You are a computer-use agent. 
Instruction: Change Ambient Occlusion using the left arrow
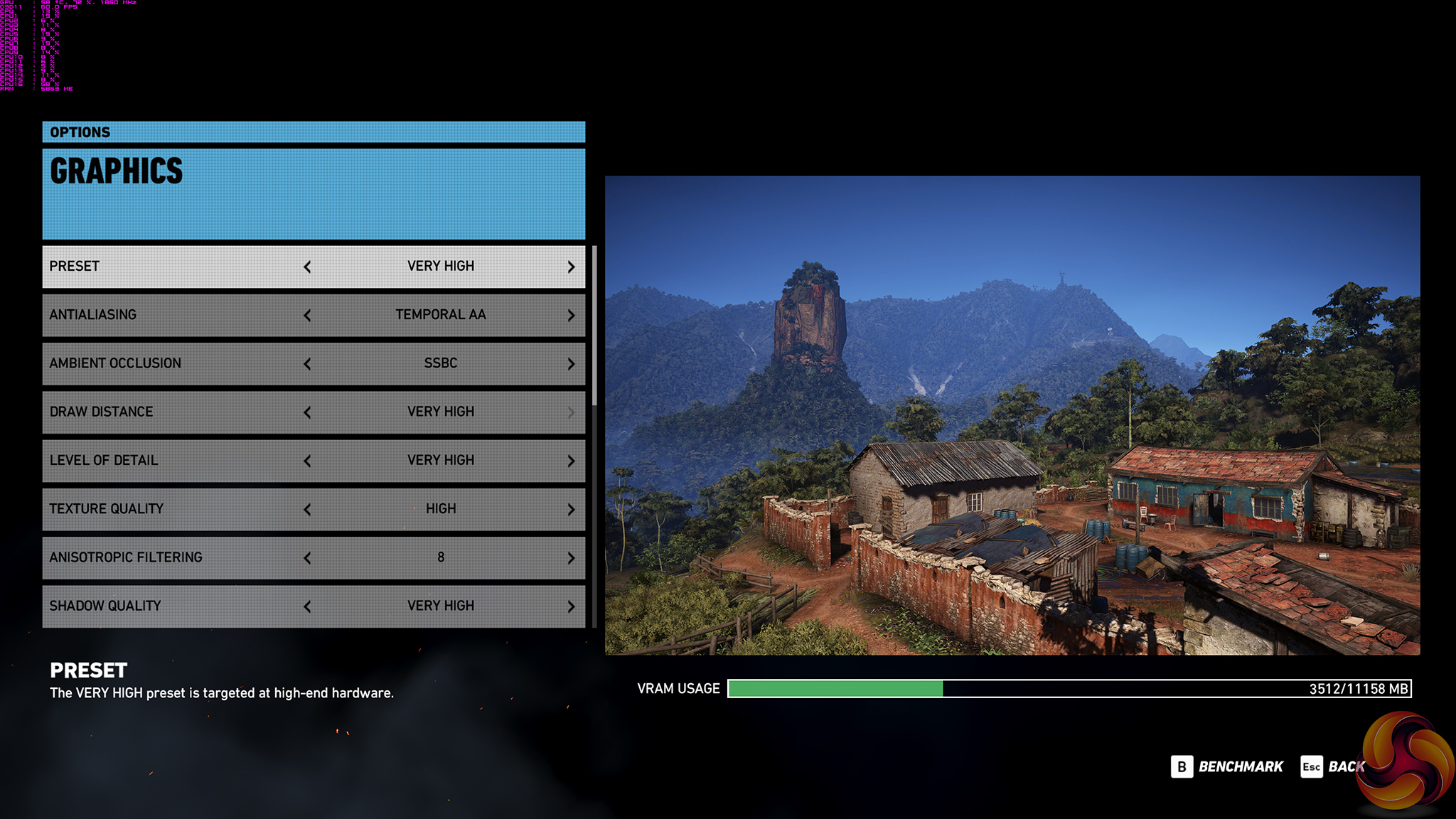coord(307,364)
